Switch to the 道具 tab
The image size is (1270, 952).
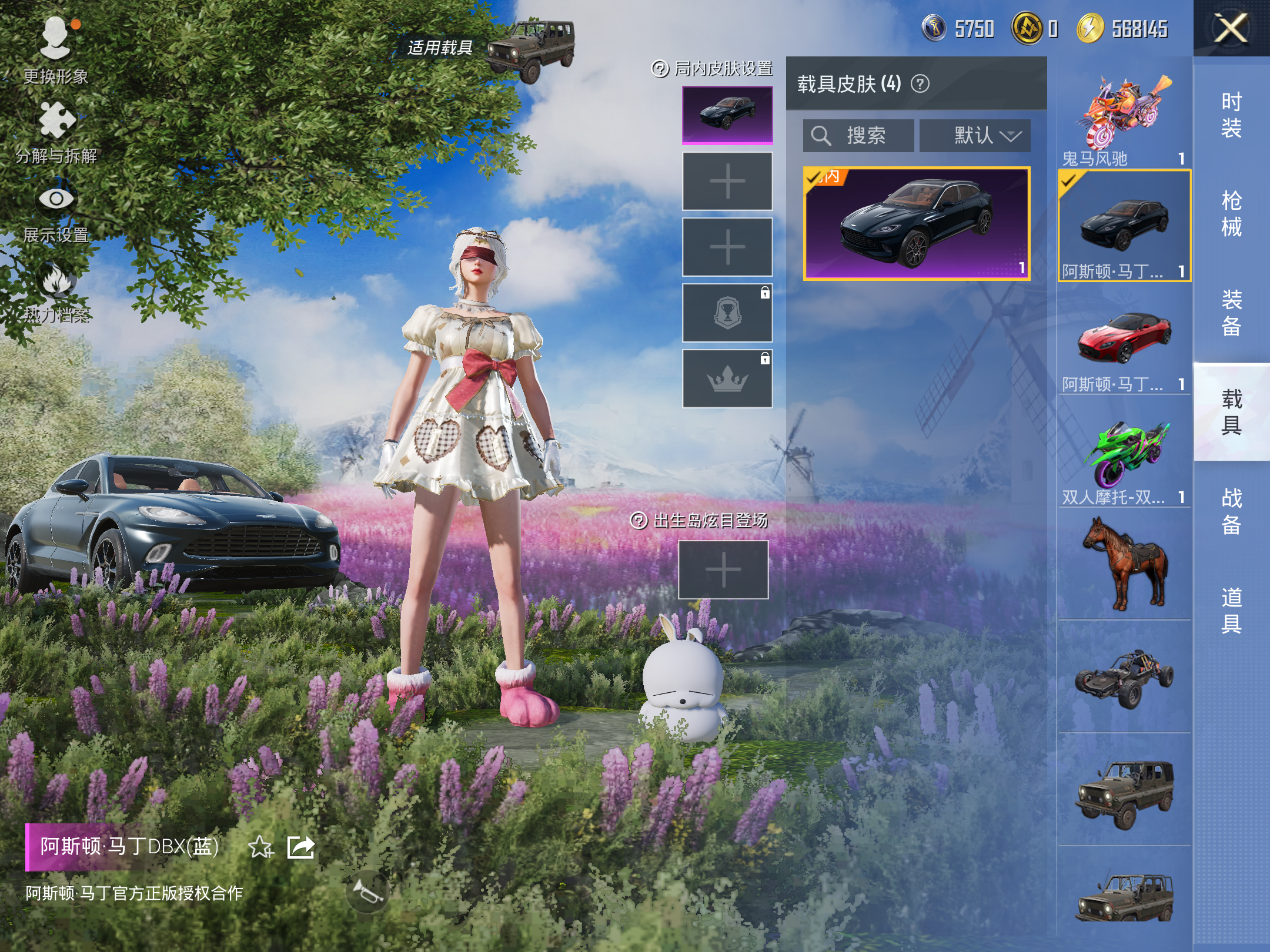coord(1231,610)
